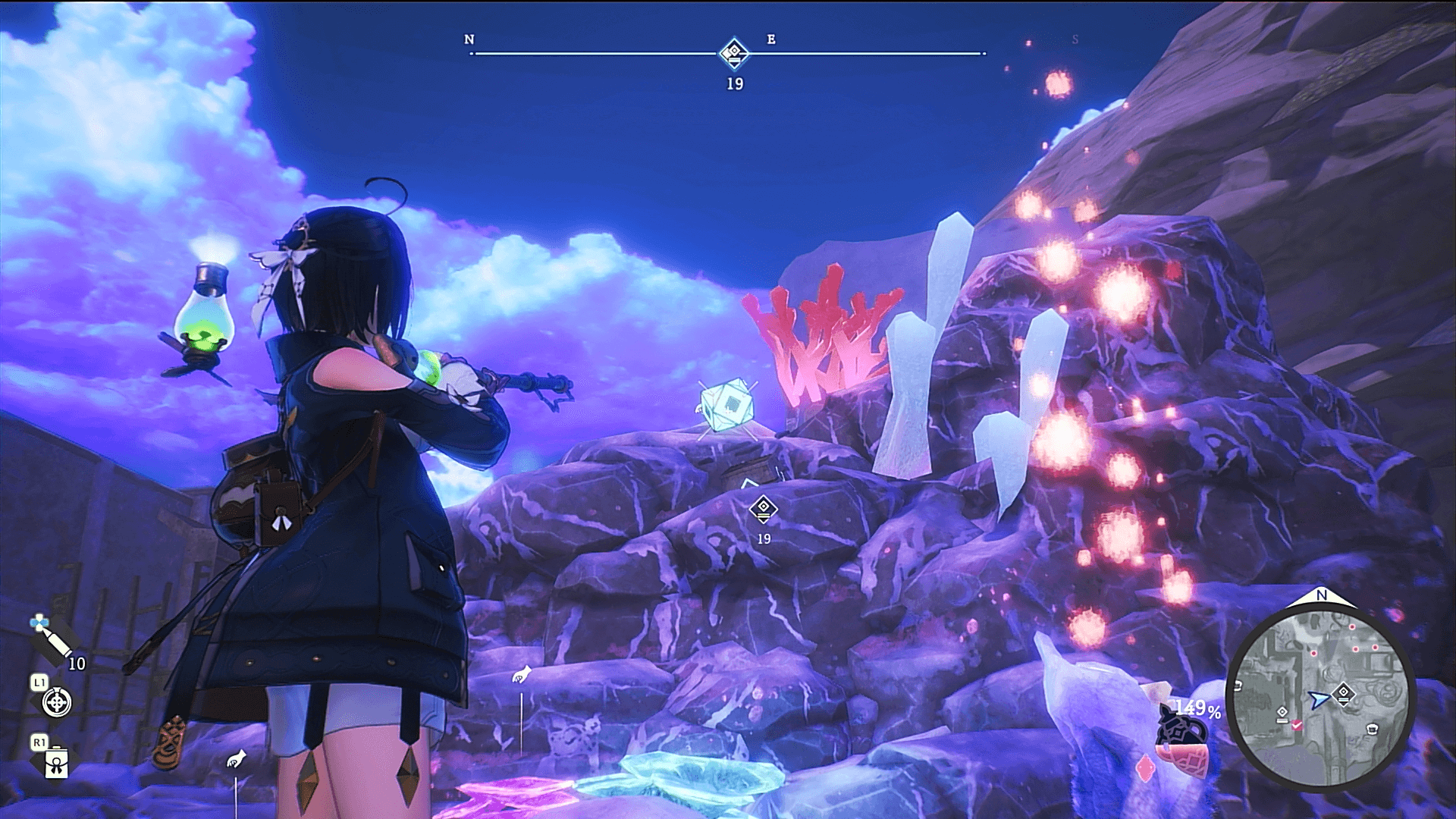The width and height of the screenshot is (1456, 819).
Task: Click the waypoint marker on the compass bar
Action: [734, 53]
